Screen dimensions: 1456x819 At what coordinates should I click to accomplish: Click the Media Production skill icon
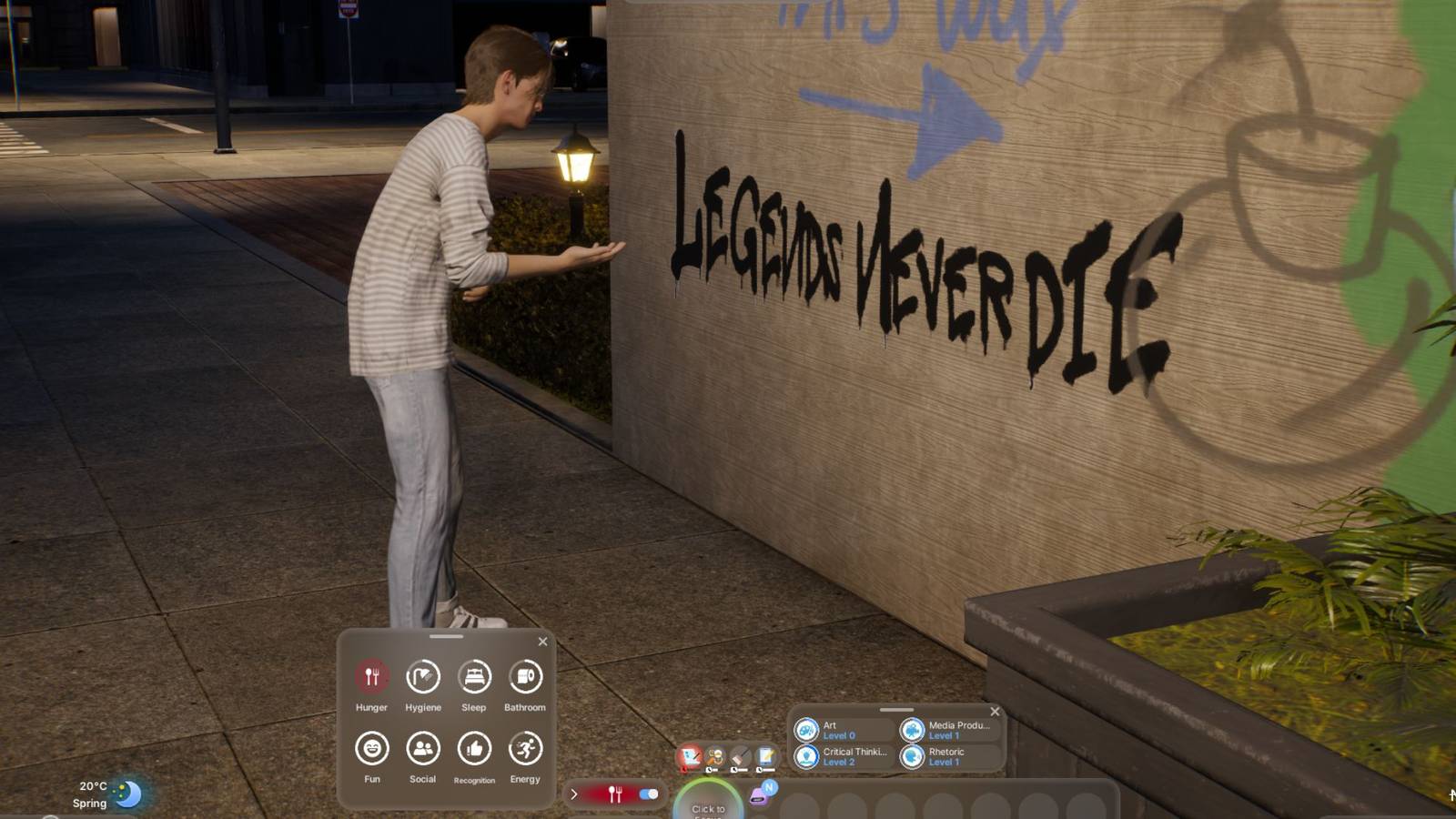[x=912, y=731]
